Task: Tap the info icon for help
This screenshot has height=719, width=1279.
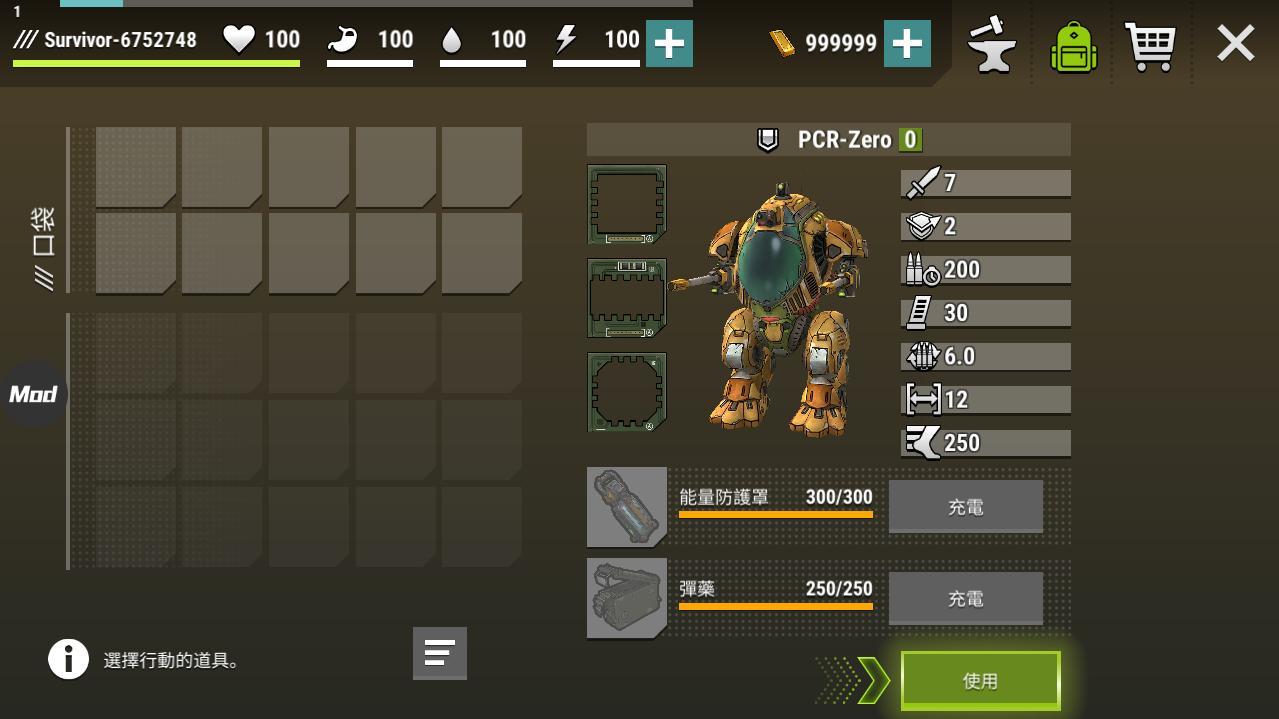Action: point(69,660)
